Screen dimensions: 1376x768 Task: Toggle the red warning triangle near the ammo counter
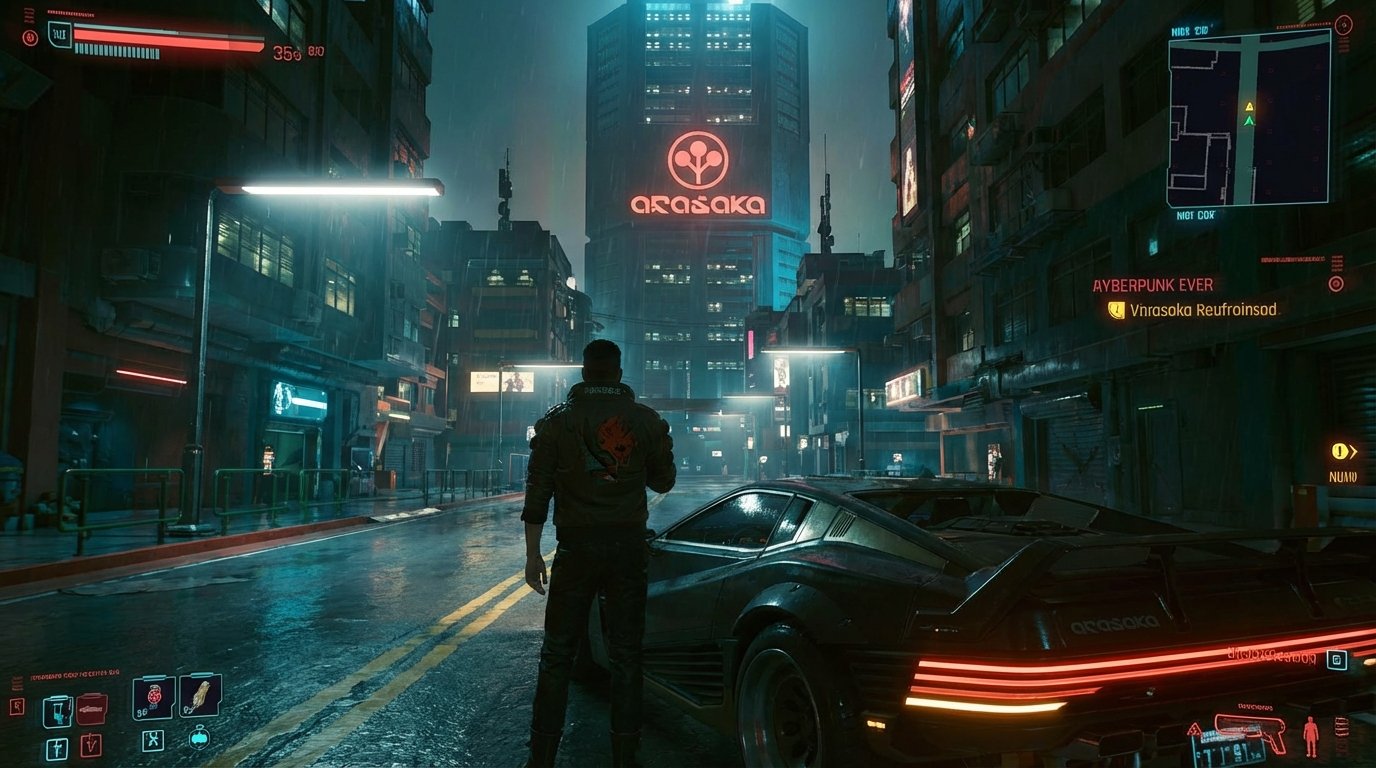(1194, 730)
